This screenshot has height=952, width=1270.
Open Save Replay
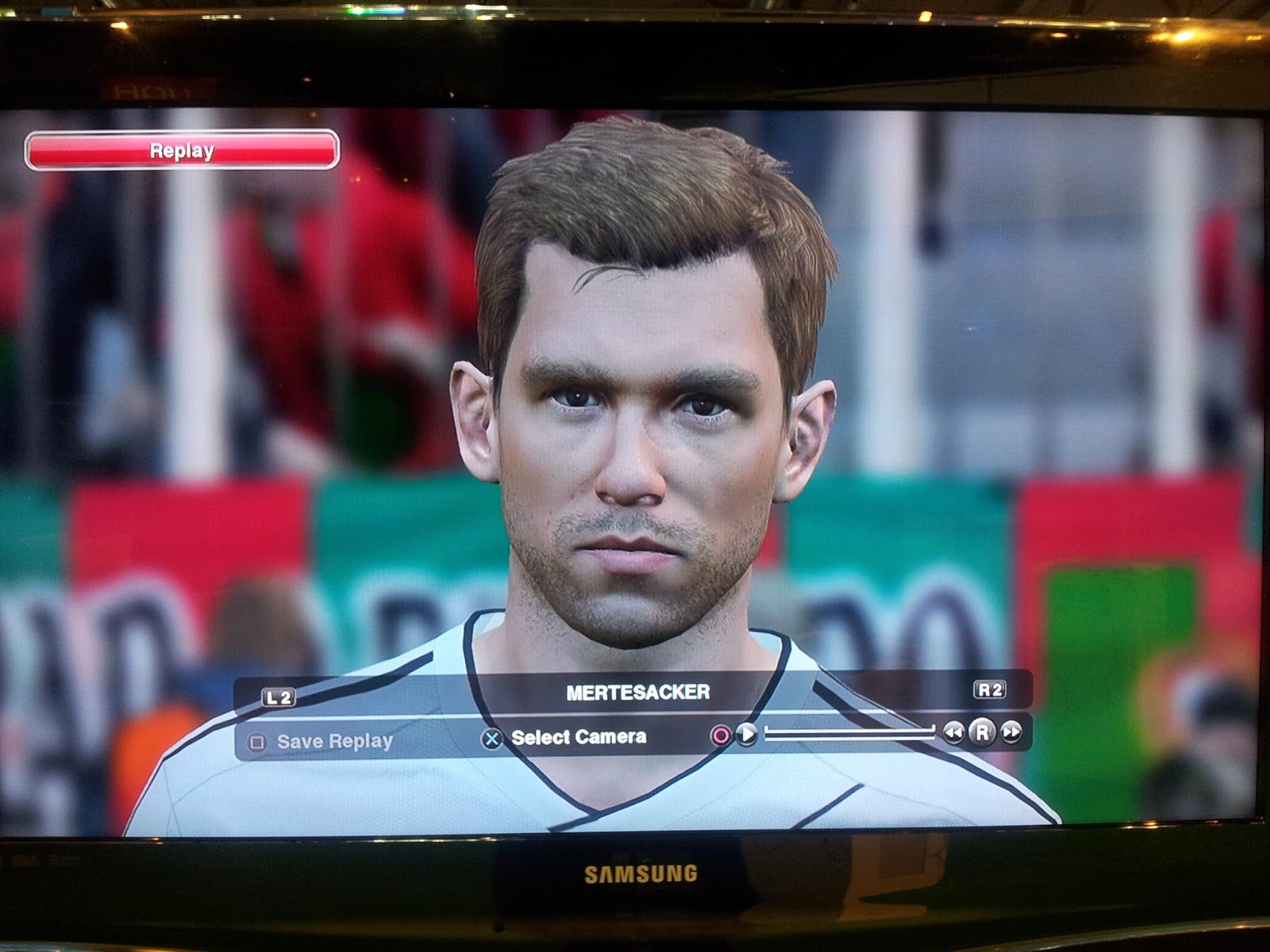(x=333, y=743)
